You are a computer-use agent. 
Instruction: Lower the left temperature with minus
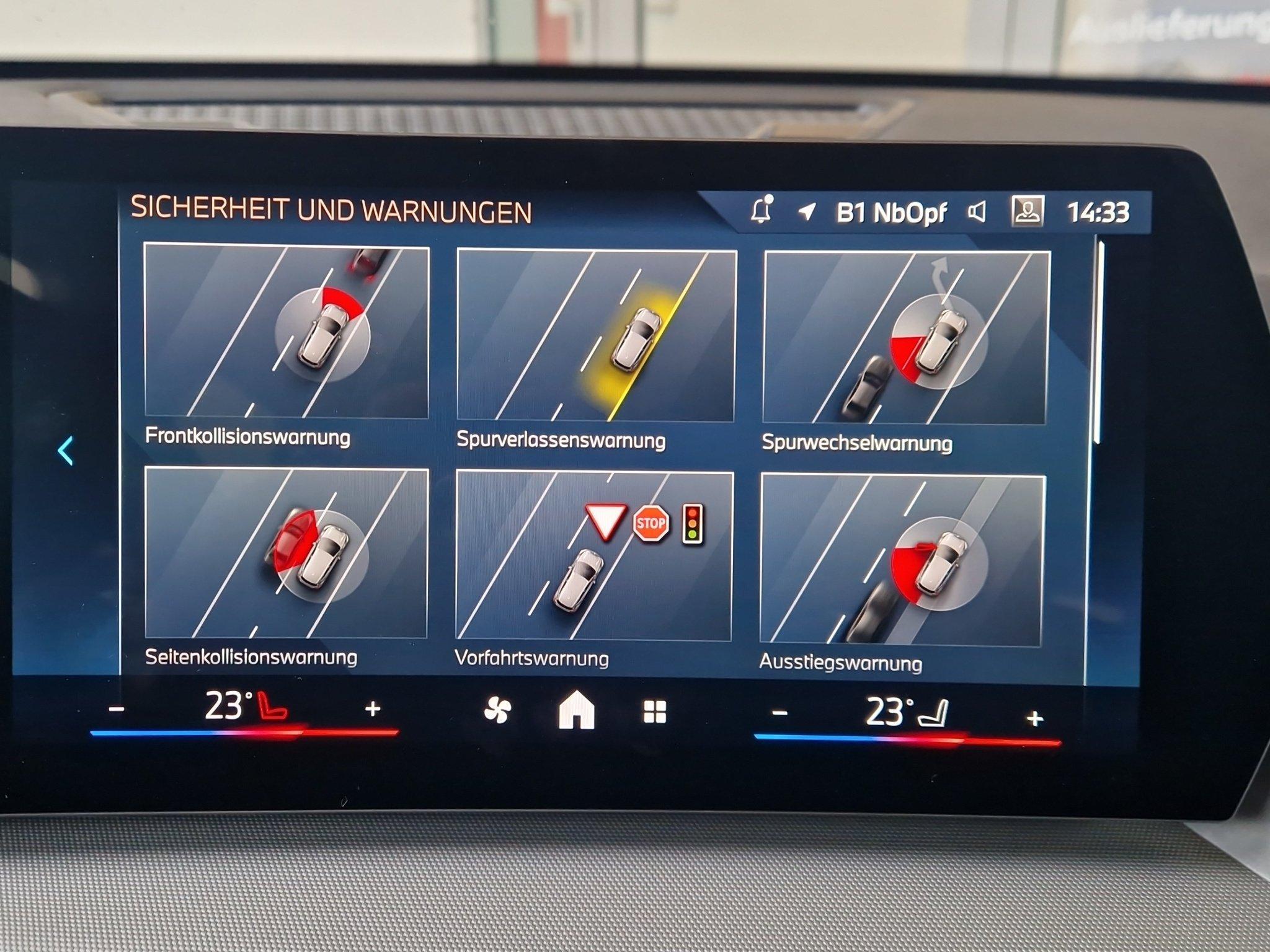coord(117,708)
